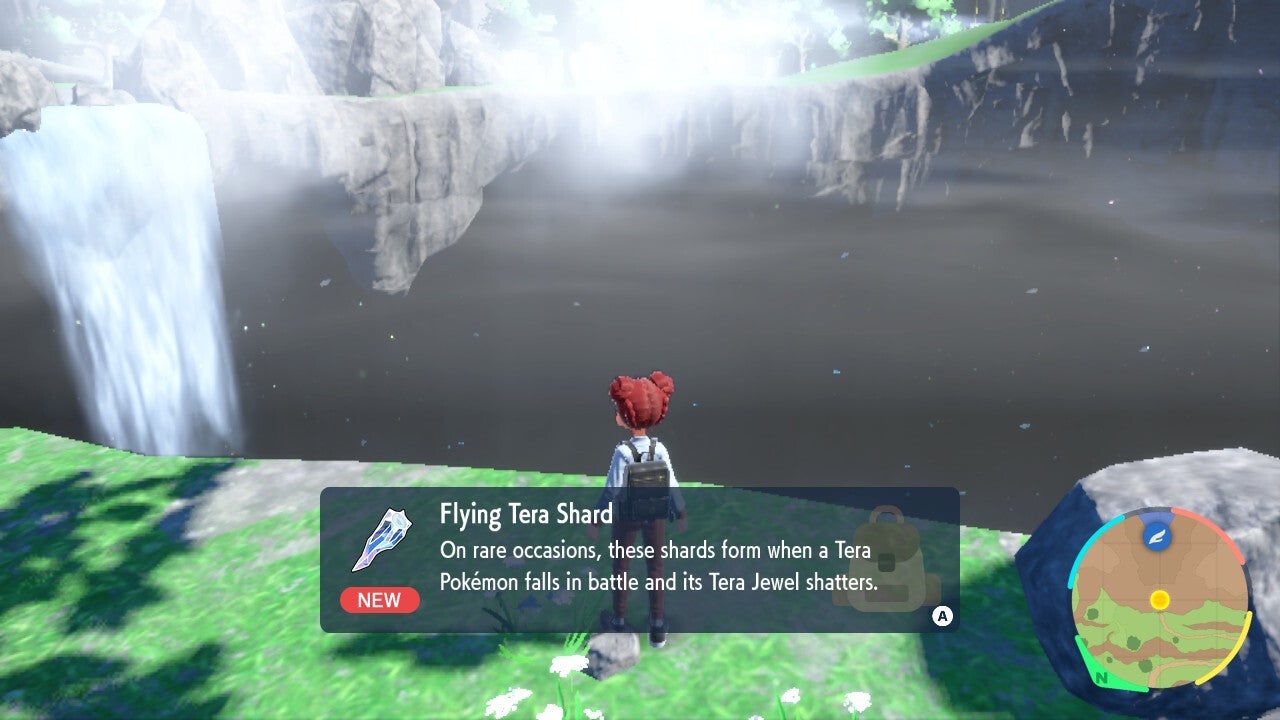Confirm pickup with the A prompt
1280x720 pixels.
pyautogui.click(x=942, y=616)
